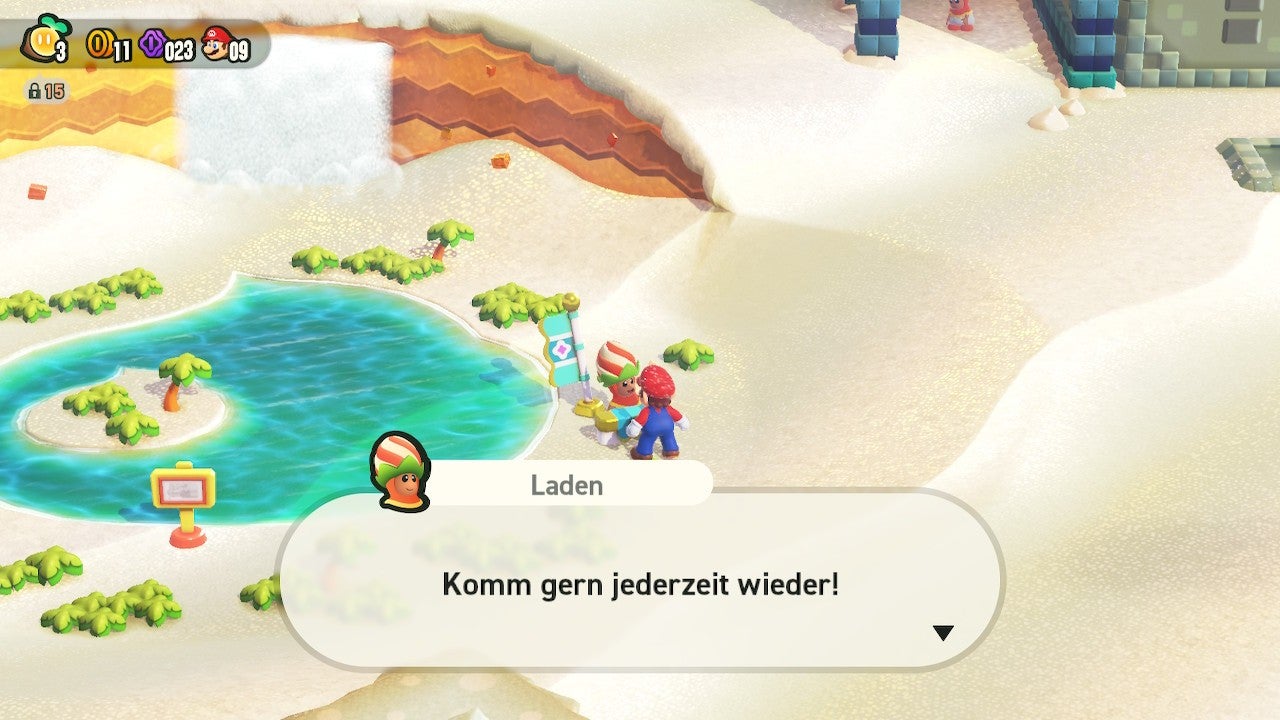Click the purple flower coin icon
Screen dimensions: 1280x720
(x=152, y=43)
